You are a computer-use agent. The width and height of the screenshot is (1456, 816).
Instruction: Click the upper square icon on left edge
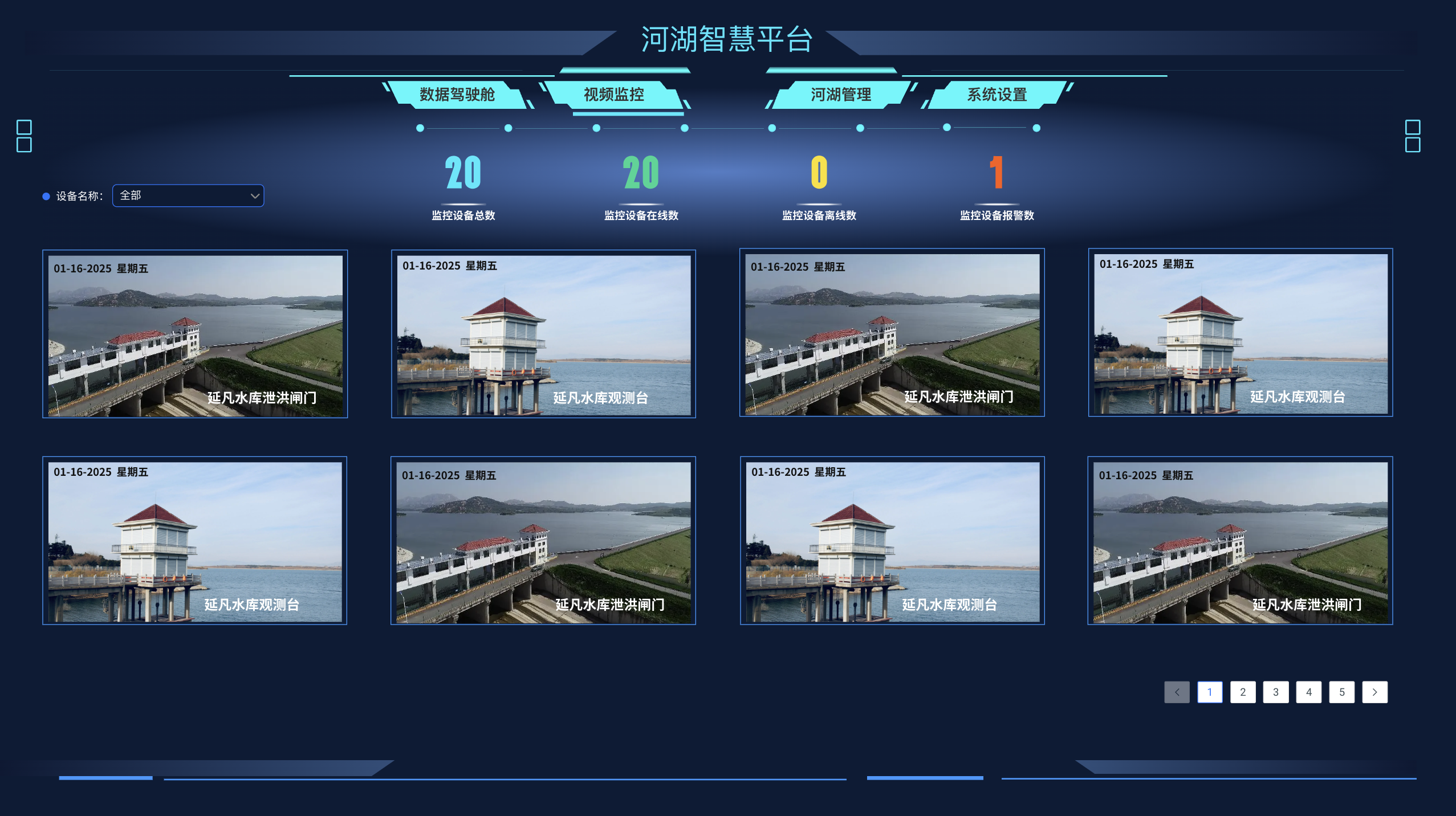tap(24, 128)
